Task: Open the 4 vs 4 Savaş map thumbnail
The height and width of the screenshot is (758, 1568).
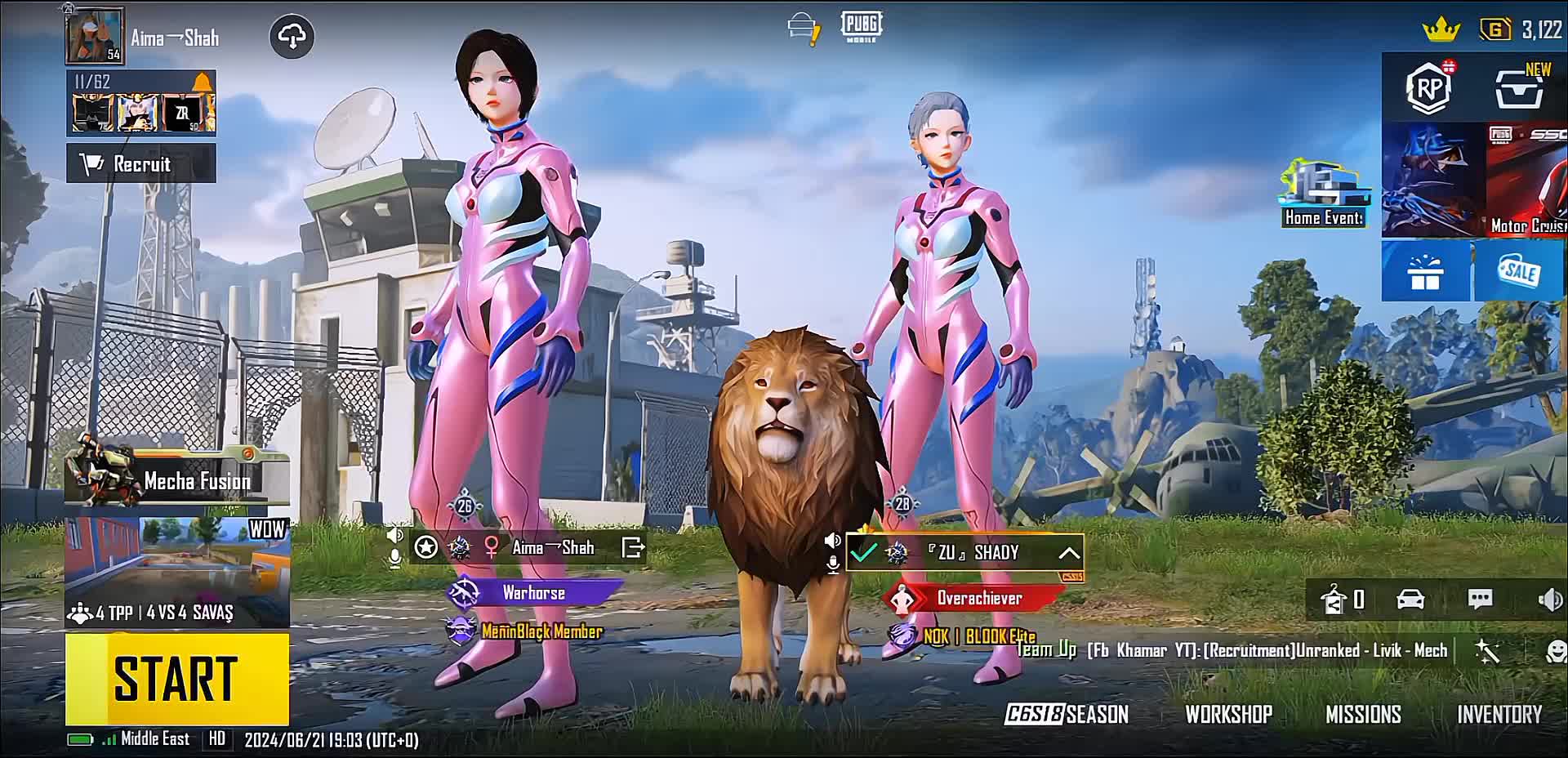Action: tap(177, 572)
